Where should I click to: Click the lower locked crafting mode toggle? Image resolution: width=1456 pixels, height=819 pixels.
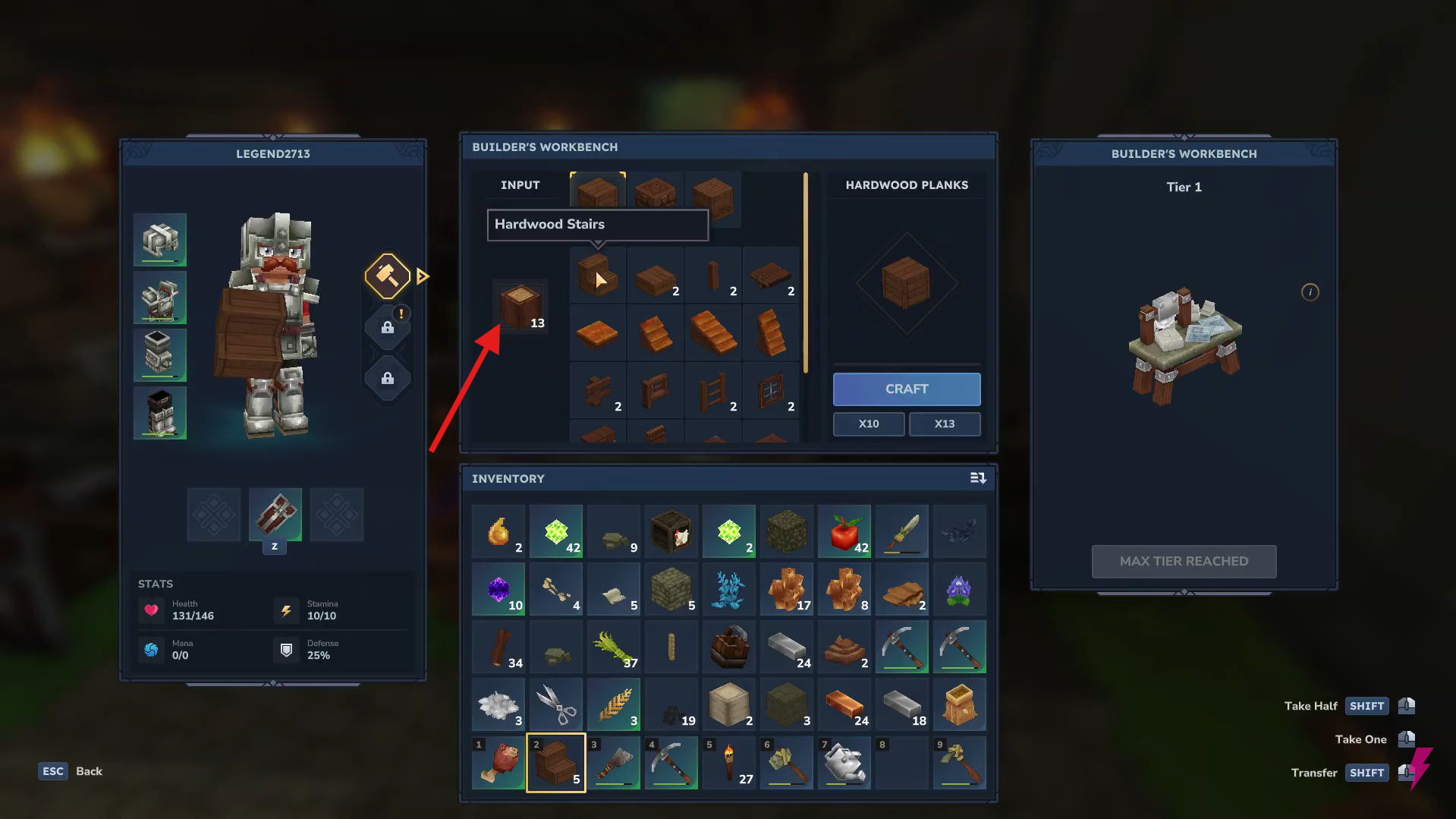[x=387, y=379]
